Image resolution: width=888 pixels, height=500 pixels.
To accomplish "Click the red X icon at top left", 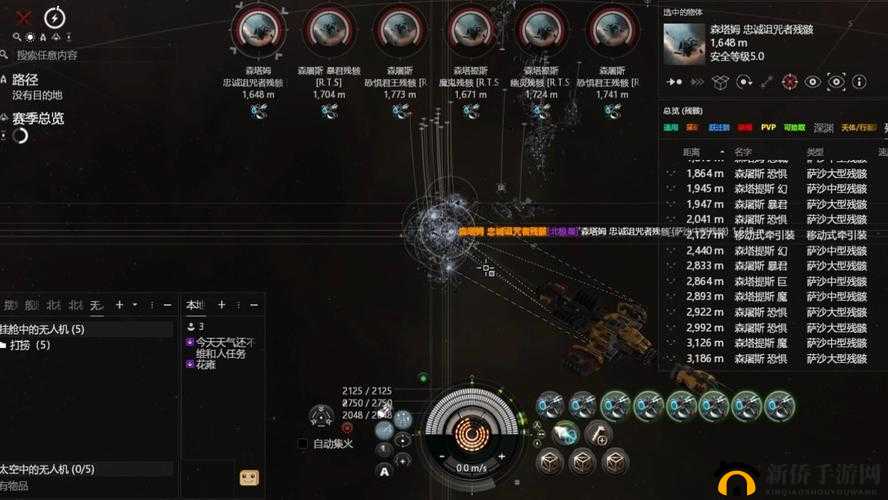I will point(25,17).
